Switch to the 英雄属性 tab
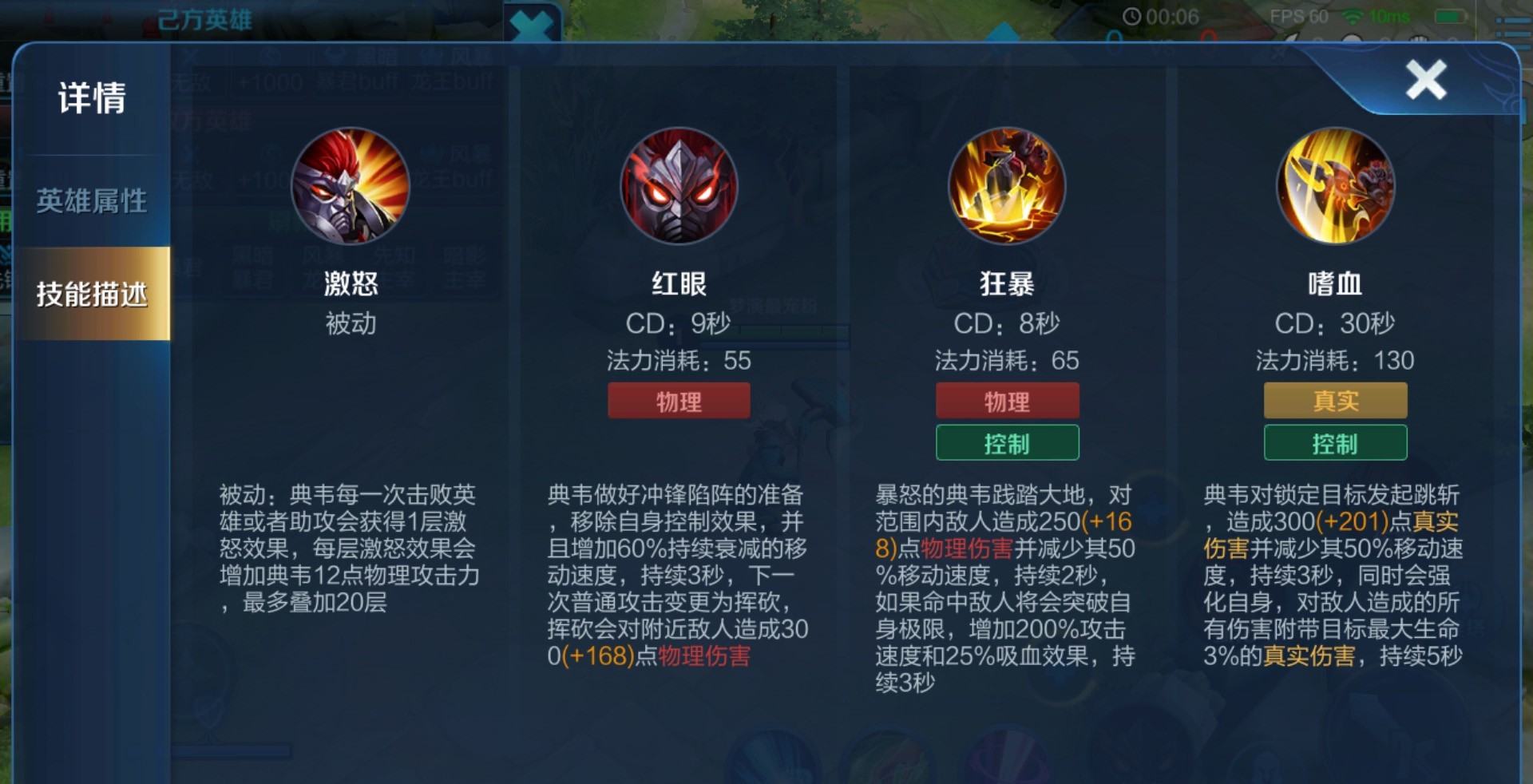 [89, 202]
